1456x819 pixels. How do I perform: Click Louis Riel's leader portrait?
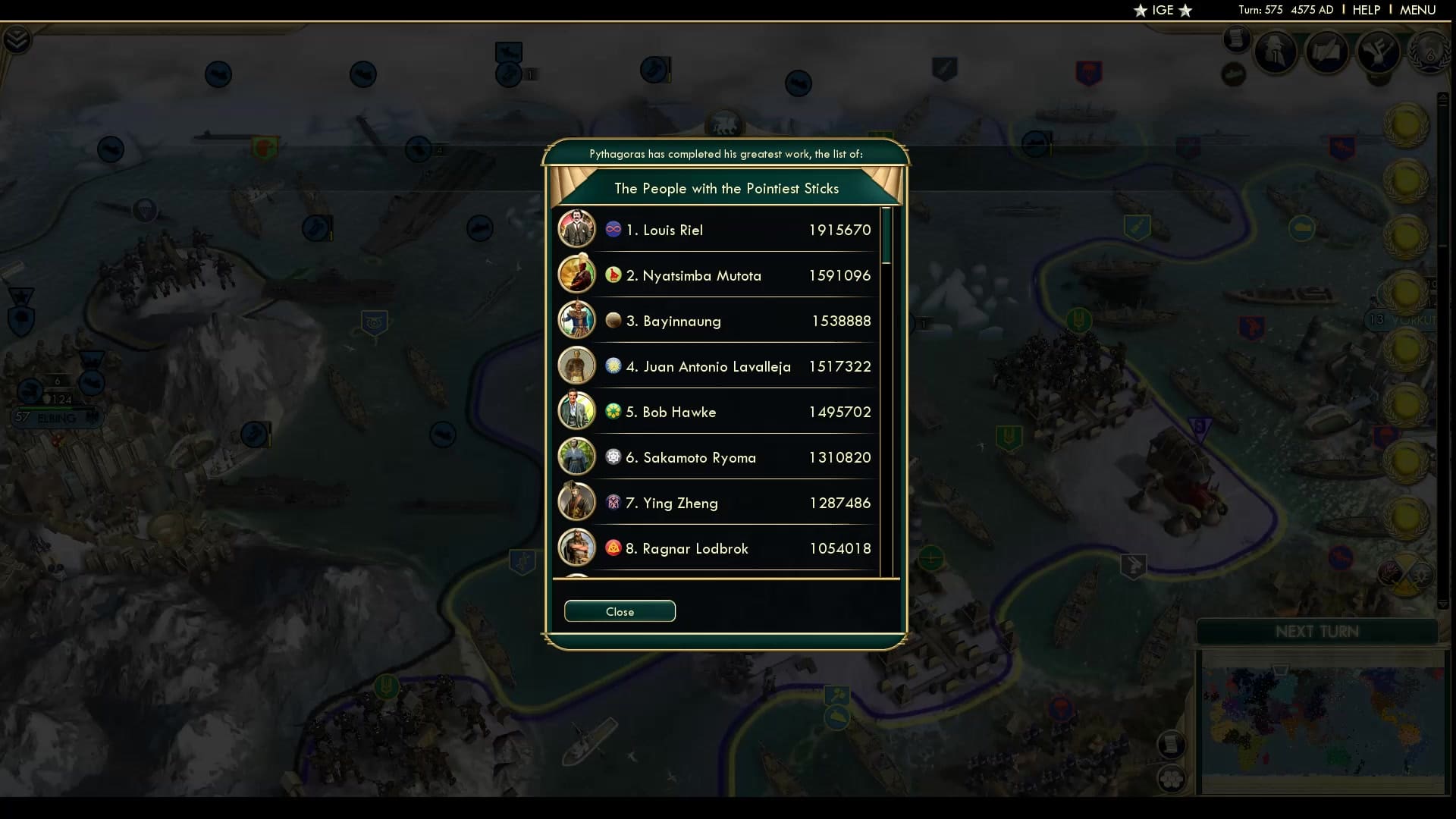(x=577, y=229)
